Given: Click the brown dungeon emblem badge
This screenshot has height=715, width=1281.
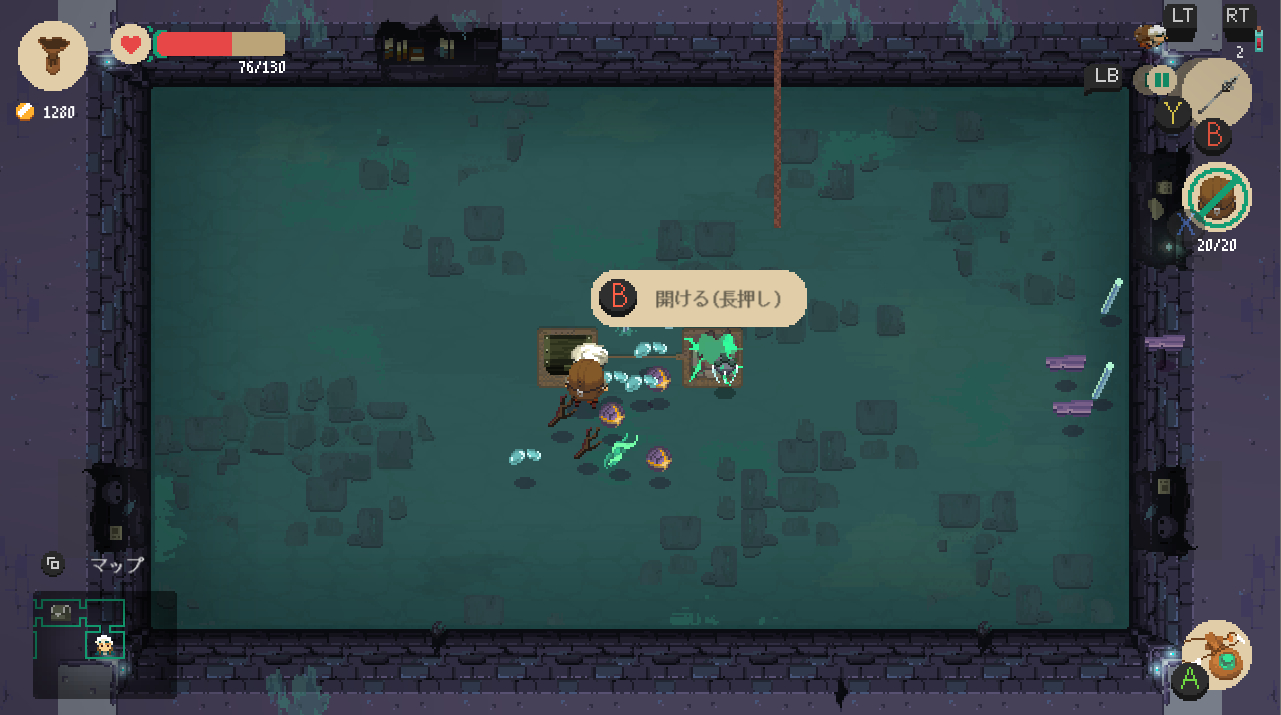Looking at the screenshot, I should (x=52, y=56).
